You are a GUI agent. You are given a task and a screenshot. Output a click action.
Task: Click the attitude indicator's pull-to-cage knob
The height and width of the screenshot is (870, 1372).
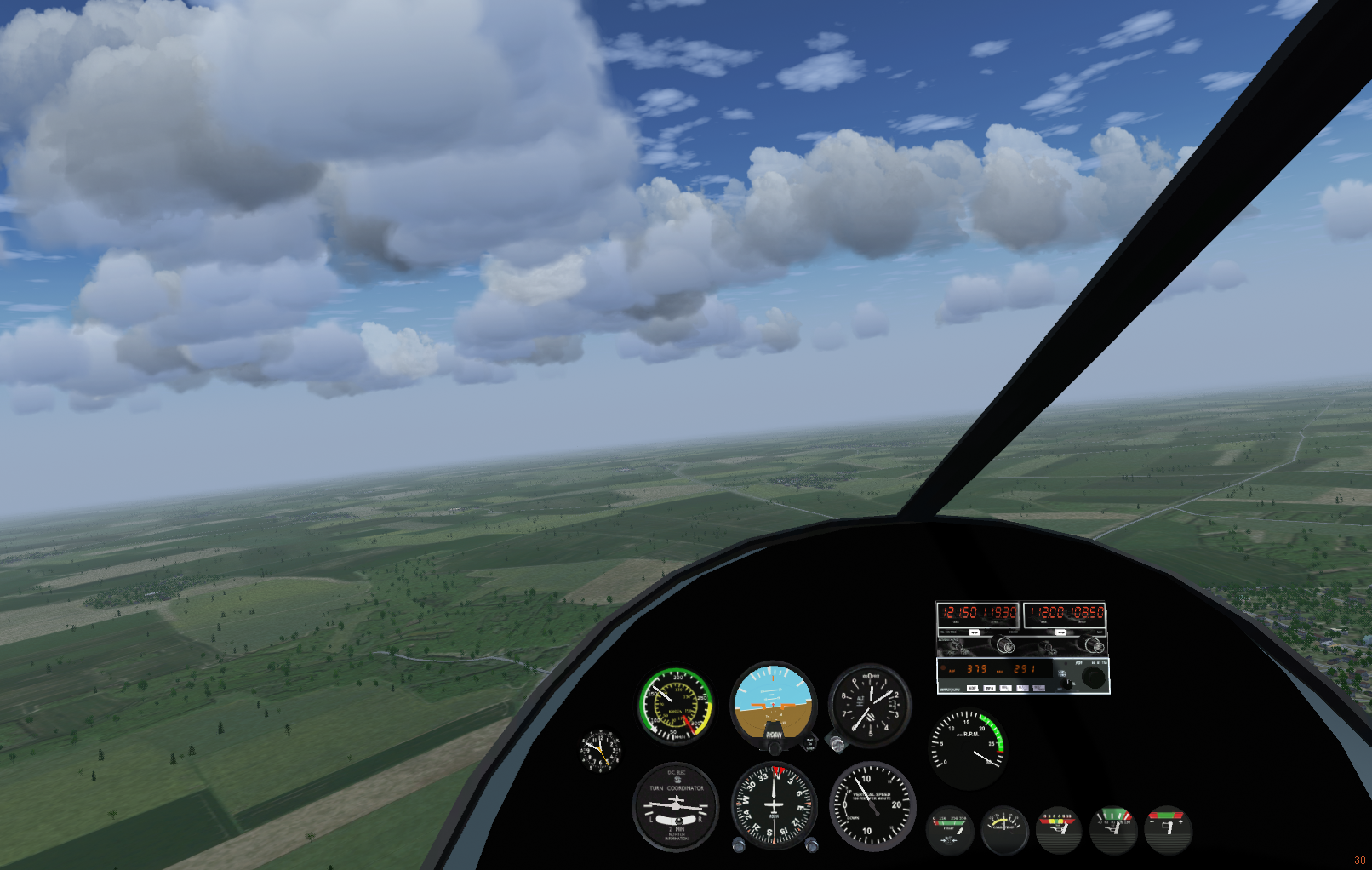pos(810,744)
